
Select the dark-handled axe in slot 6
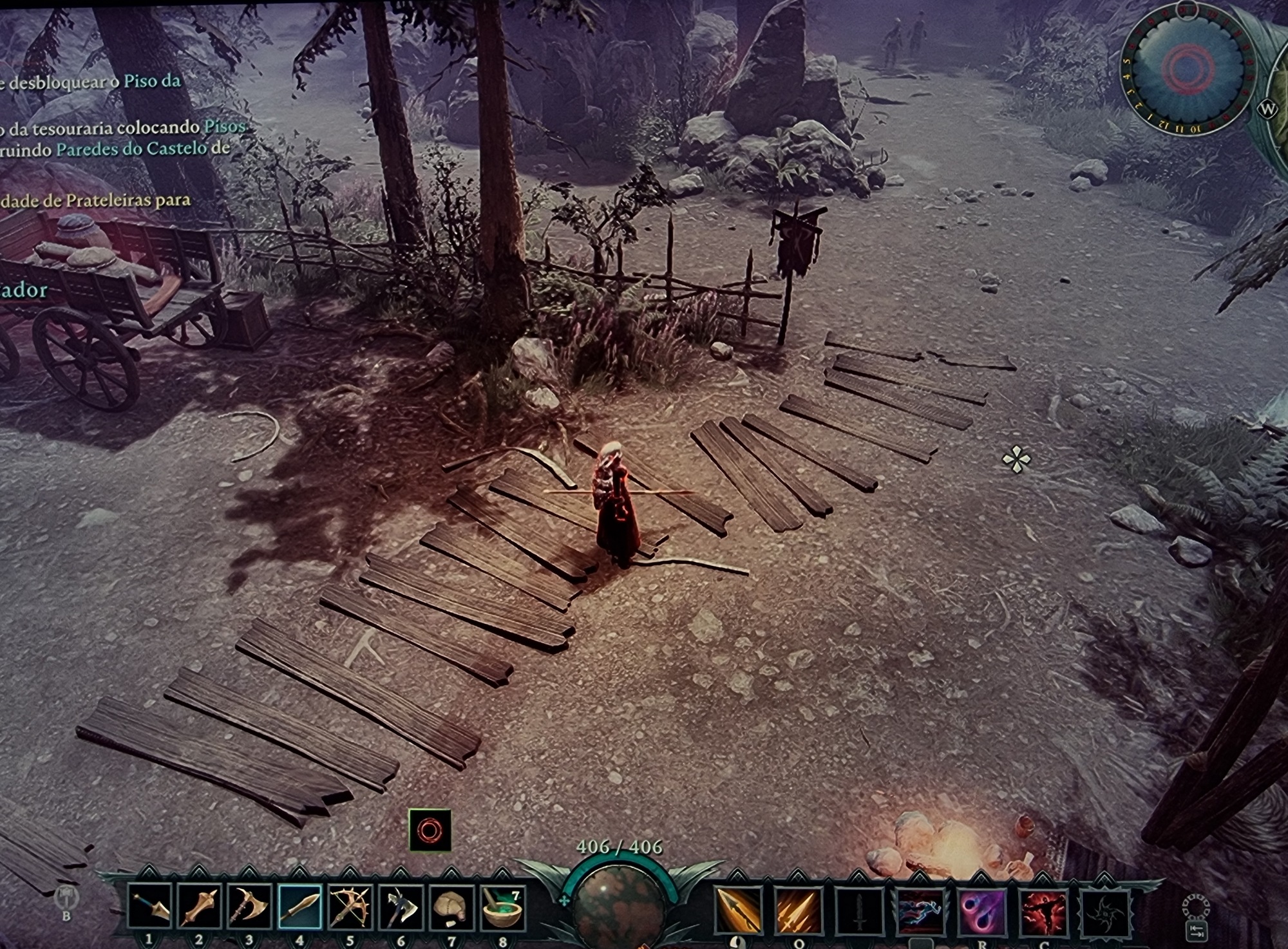401,907
